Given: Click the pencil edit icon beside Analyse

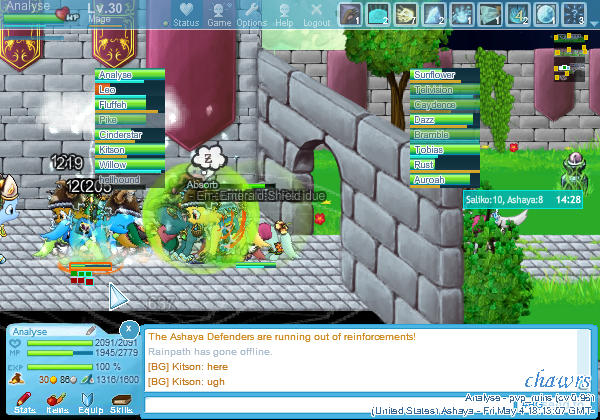Looking at the screenshot, I should pos(91,329).
